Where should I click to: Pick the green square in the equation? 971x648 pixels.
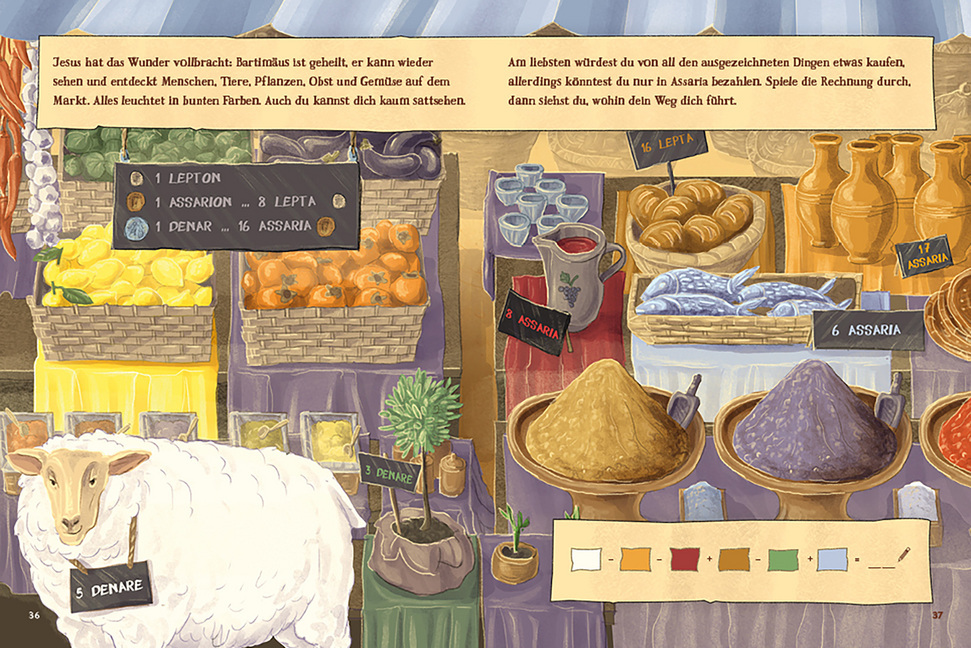(x=783, y=559)
